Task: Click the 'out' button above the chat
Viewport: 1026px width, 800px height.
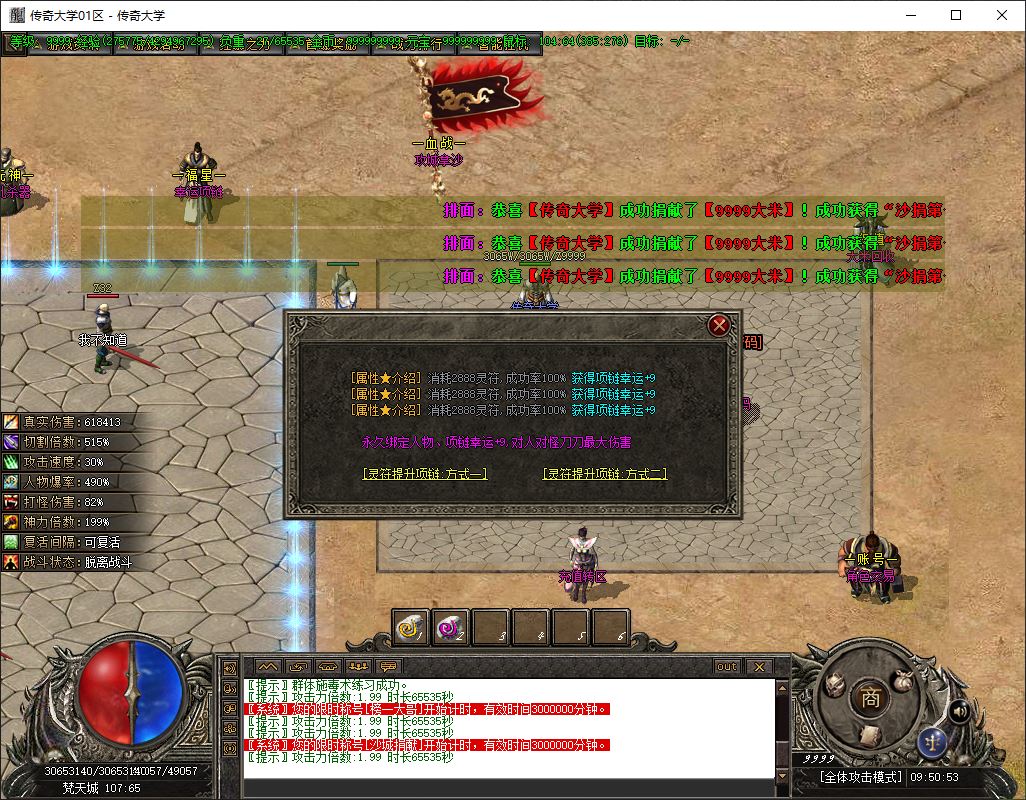Action: pos(727,666)
